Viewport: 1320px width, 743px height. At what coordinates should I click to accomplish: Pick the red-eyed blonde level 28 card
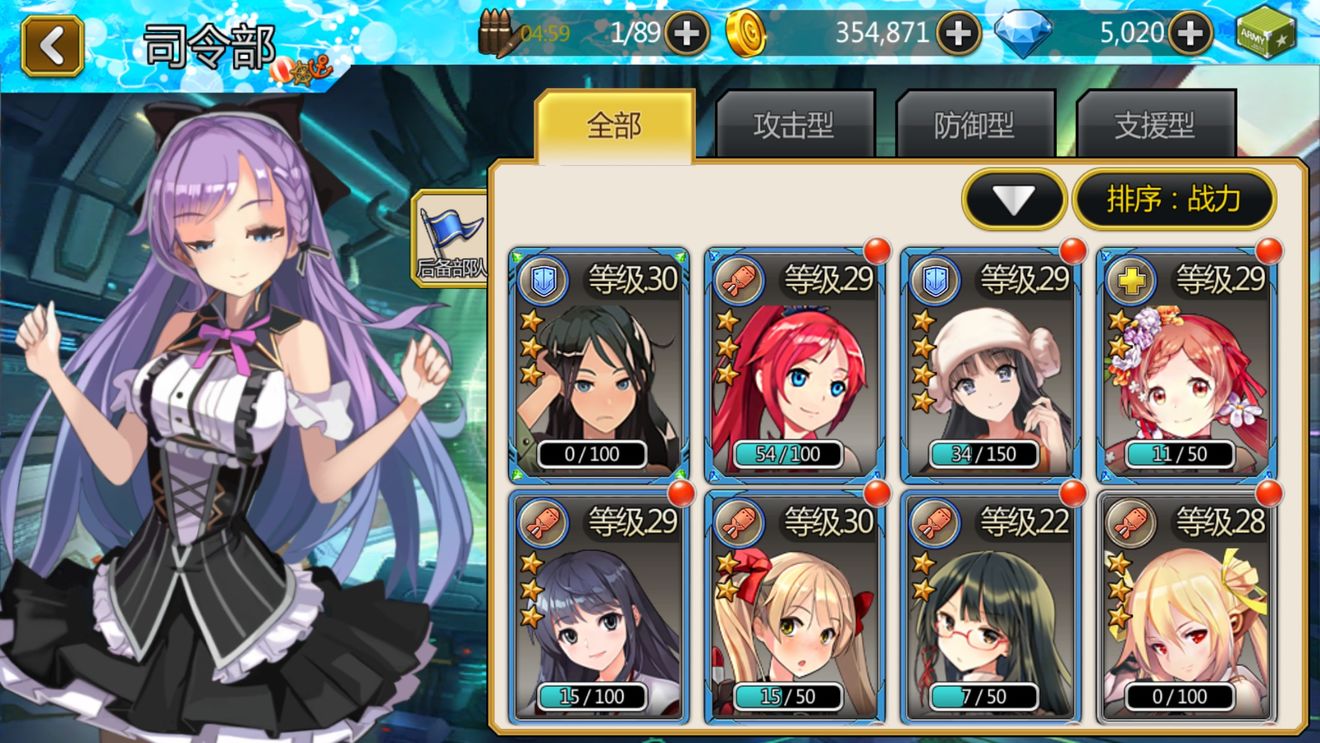coord(1186,607)
